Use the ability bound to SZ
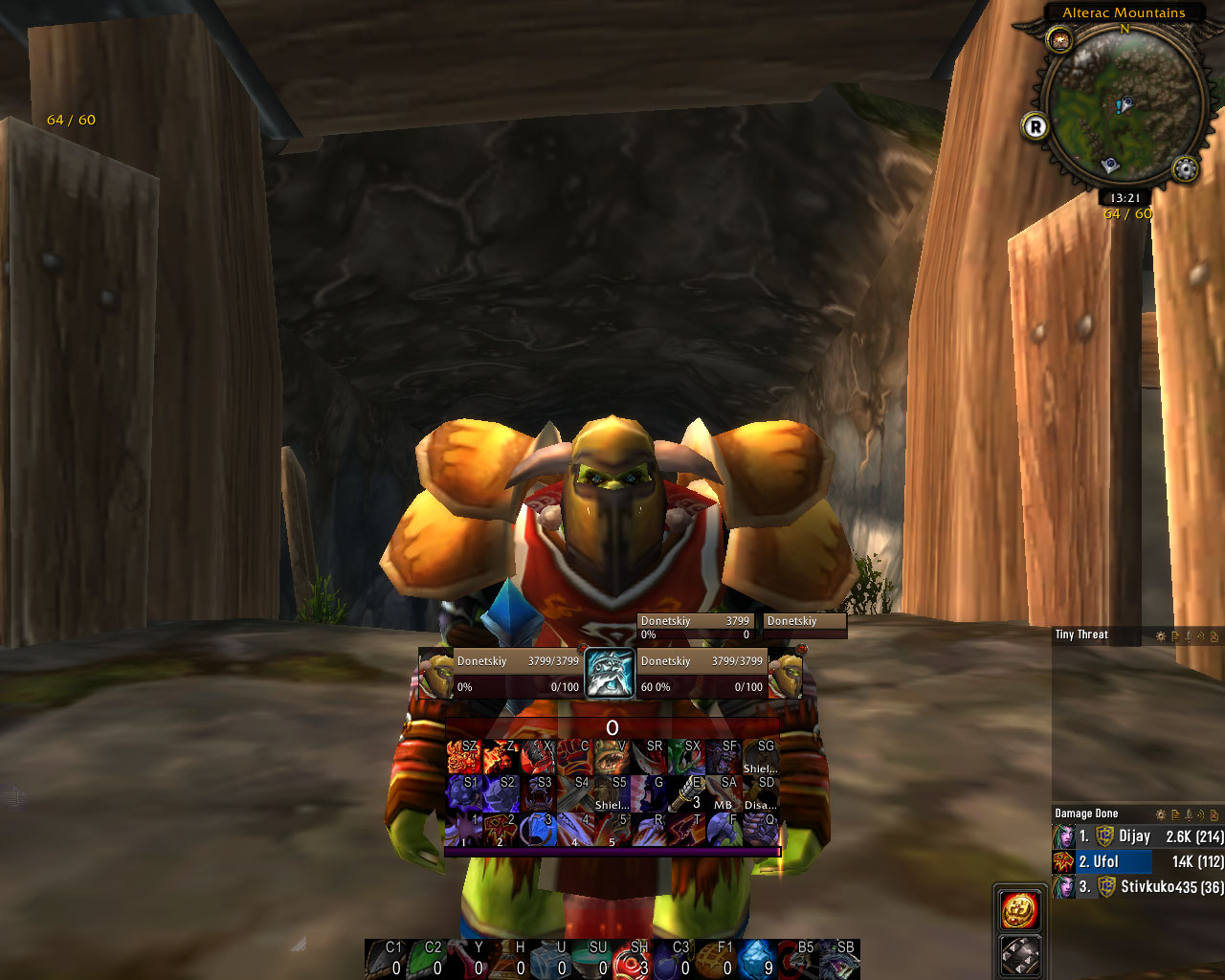Image resolution: width=1225 pixels, height=980 pixels. tap(463, 758)
